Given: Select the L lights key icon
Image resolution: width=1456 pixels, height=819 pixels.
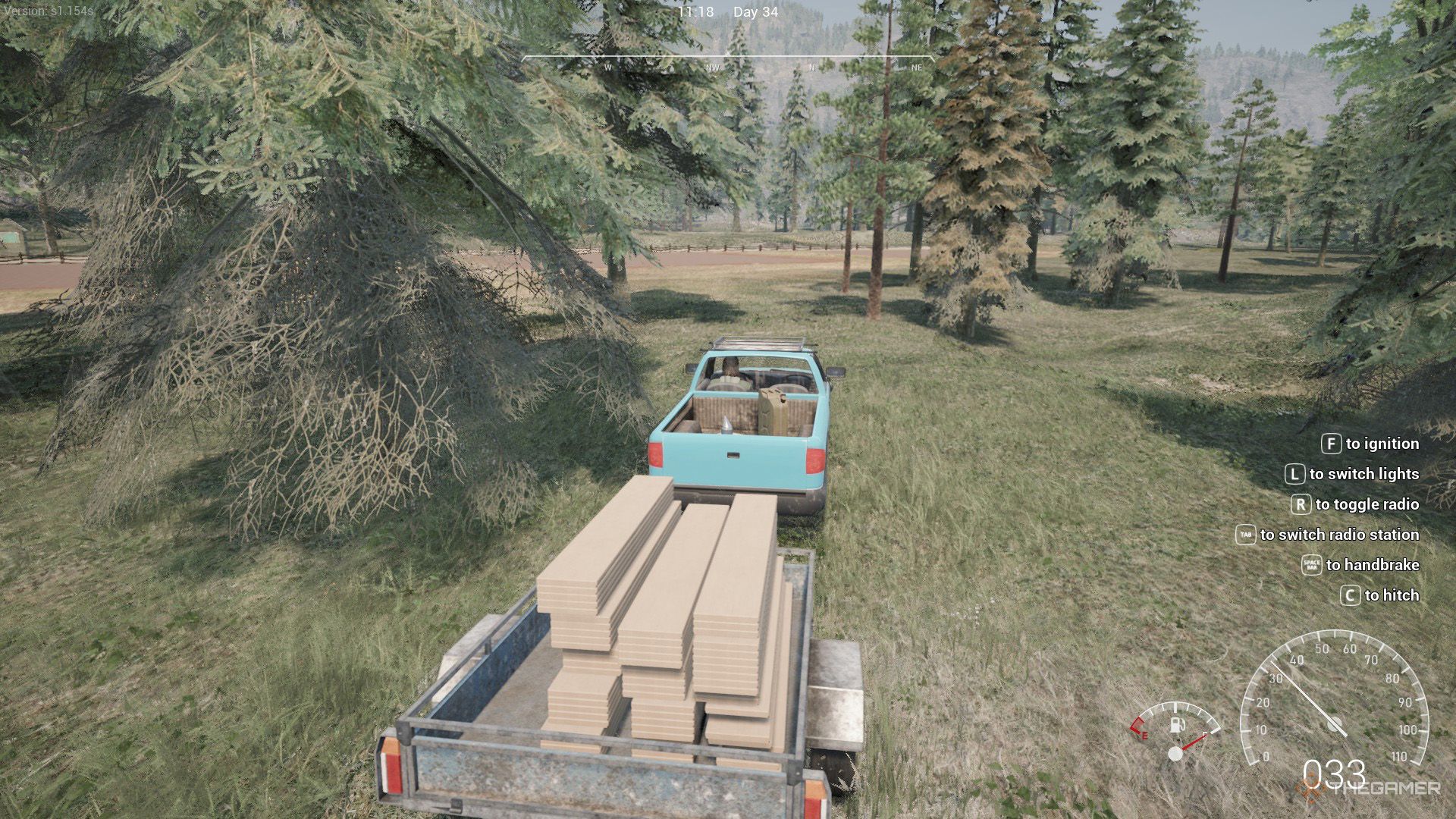Looking at the screenshot, I should (1297, 474).
